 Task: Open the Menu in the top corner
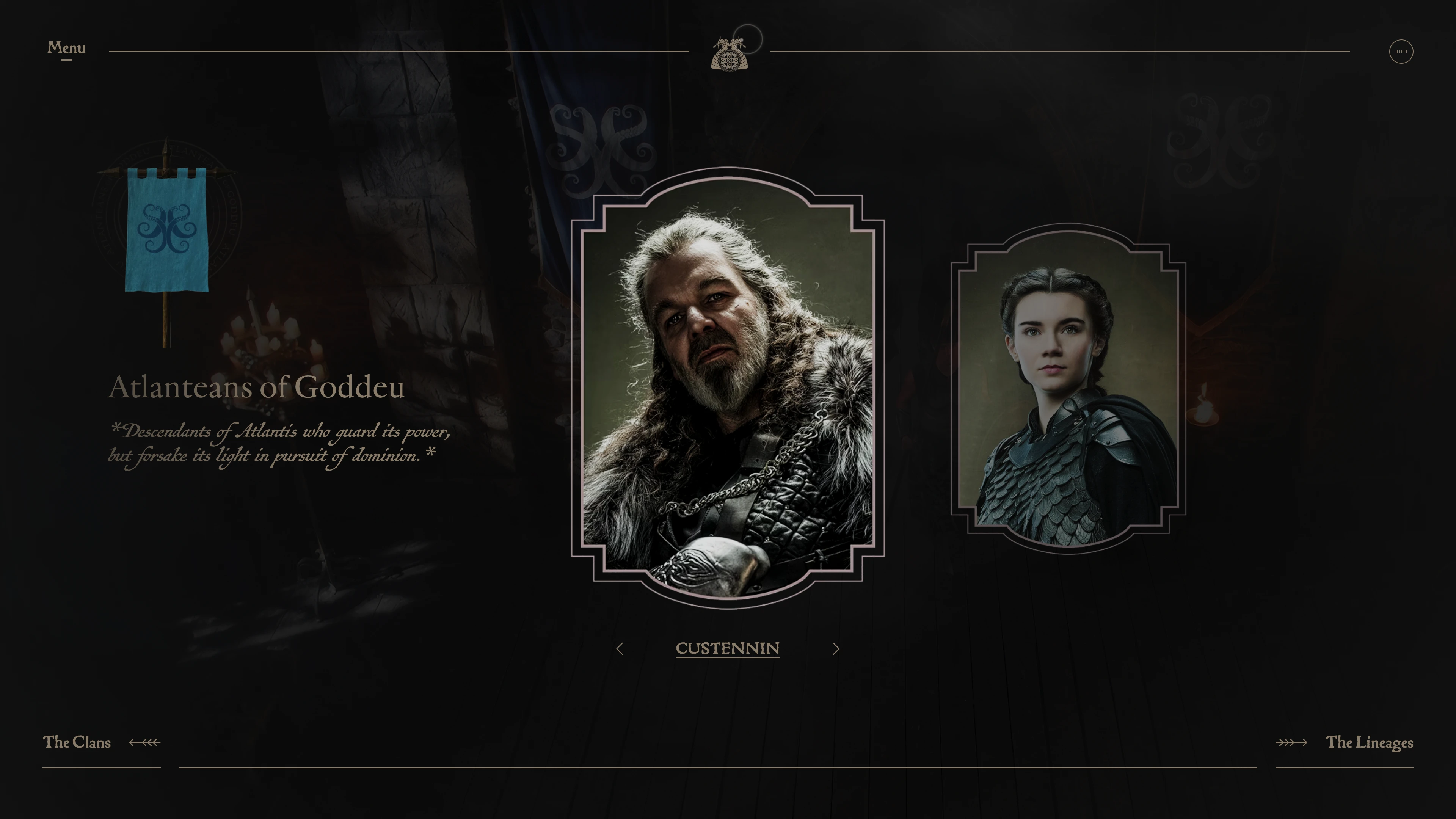point(66,49)
